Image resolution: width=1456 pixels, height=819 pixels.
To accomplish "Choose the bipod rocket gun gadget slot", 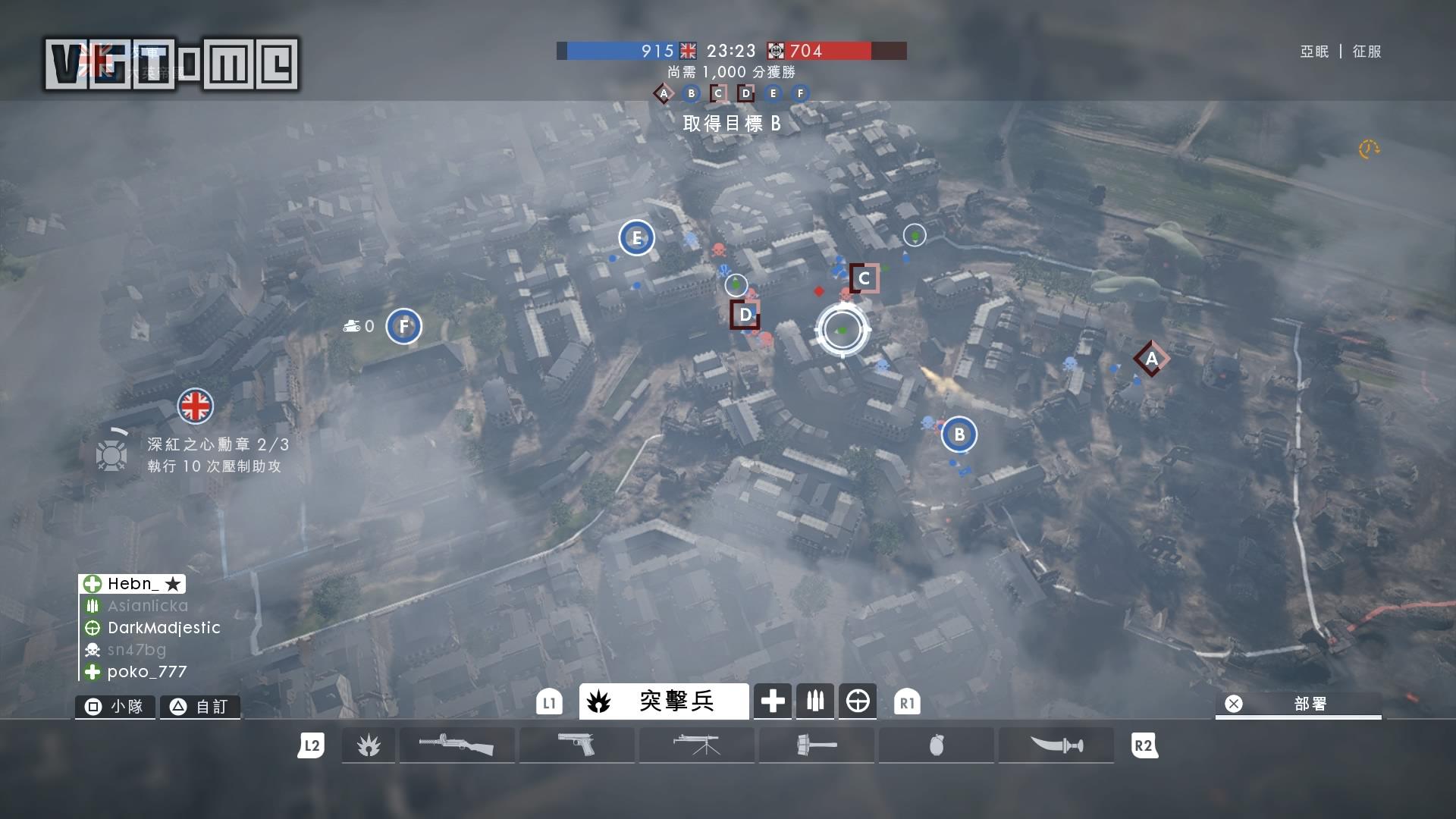I will 696,745.
